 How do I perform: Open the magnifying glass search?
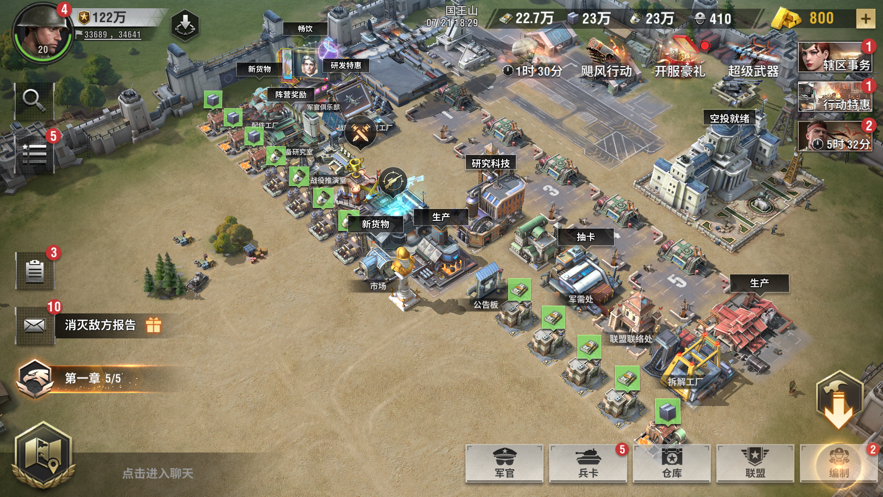click(33, 98)
